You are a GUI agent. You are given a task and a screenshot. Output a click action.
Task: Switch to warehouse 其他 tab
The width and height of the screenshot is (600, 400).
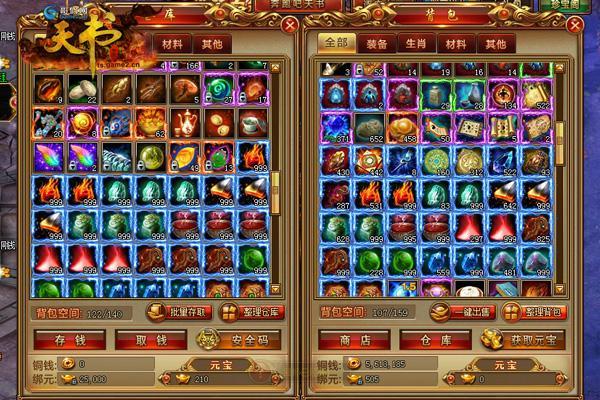(x=211, y=44)
